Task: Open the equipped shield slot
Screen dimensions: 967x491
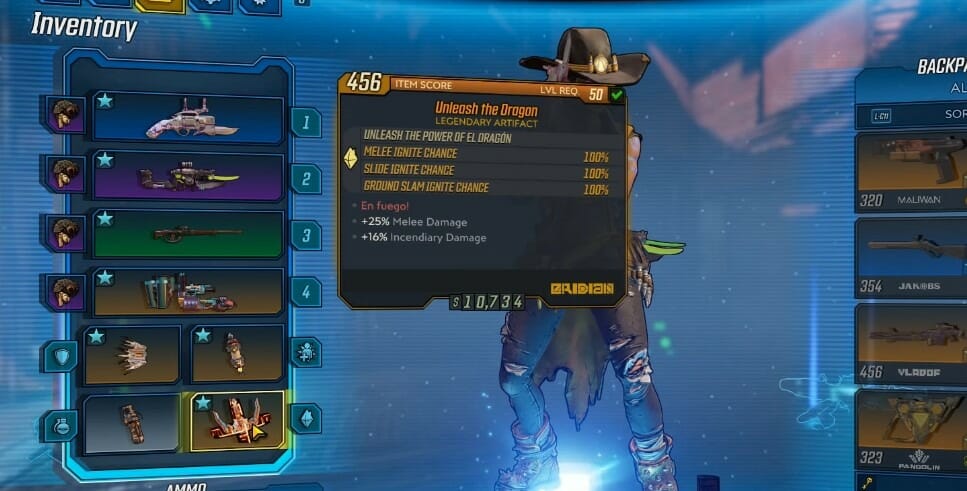Action: tap(132, 354)
